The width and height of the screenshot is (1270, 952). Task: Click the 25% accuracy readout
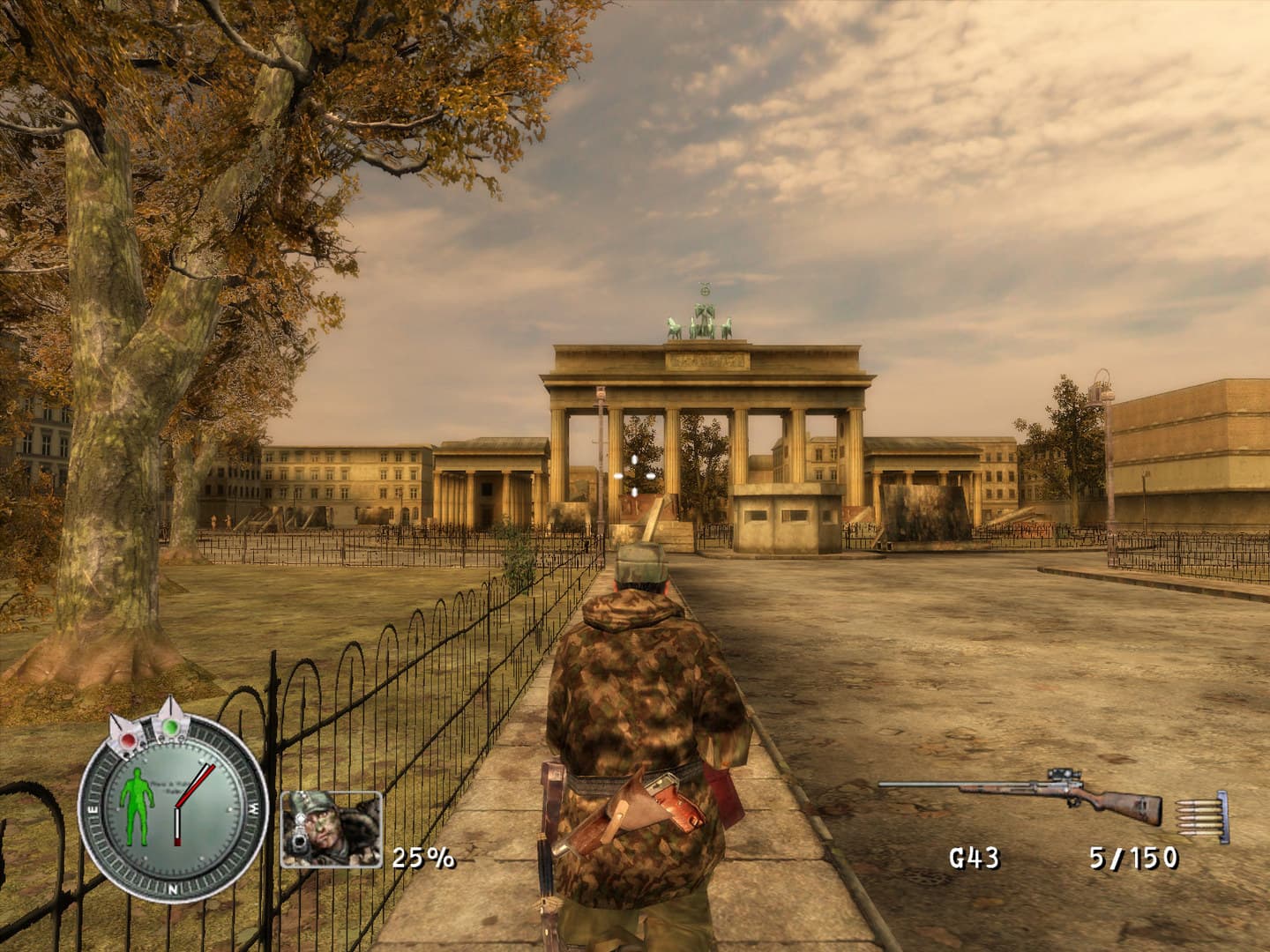(x=422, y=855)
